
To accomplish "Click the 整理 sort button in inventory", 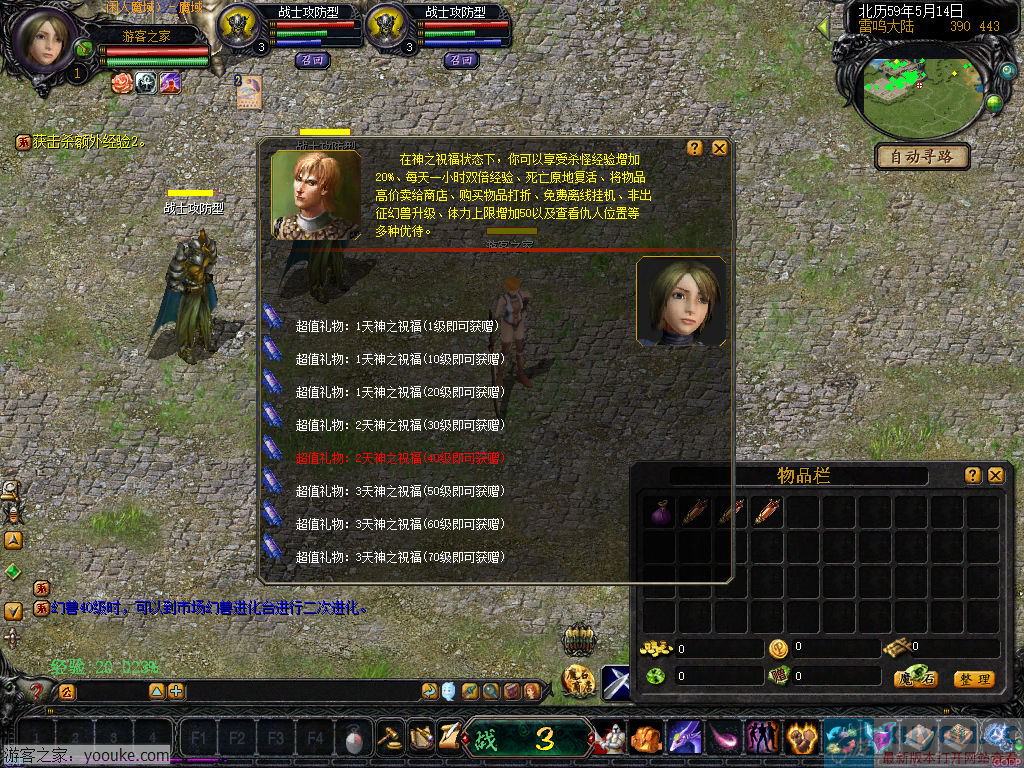I will pos(973,679).
